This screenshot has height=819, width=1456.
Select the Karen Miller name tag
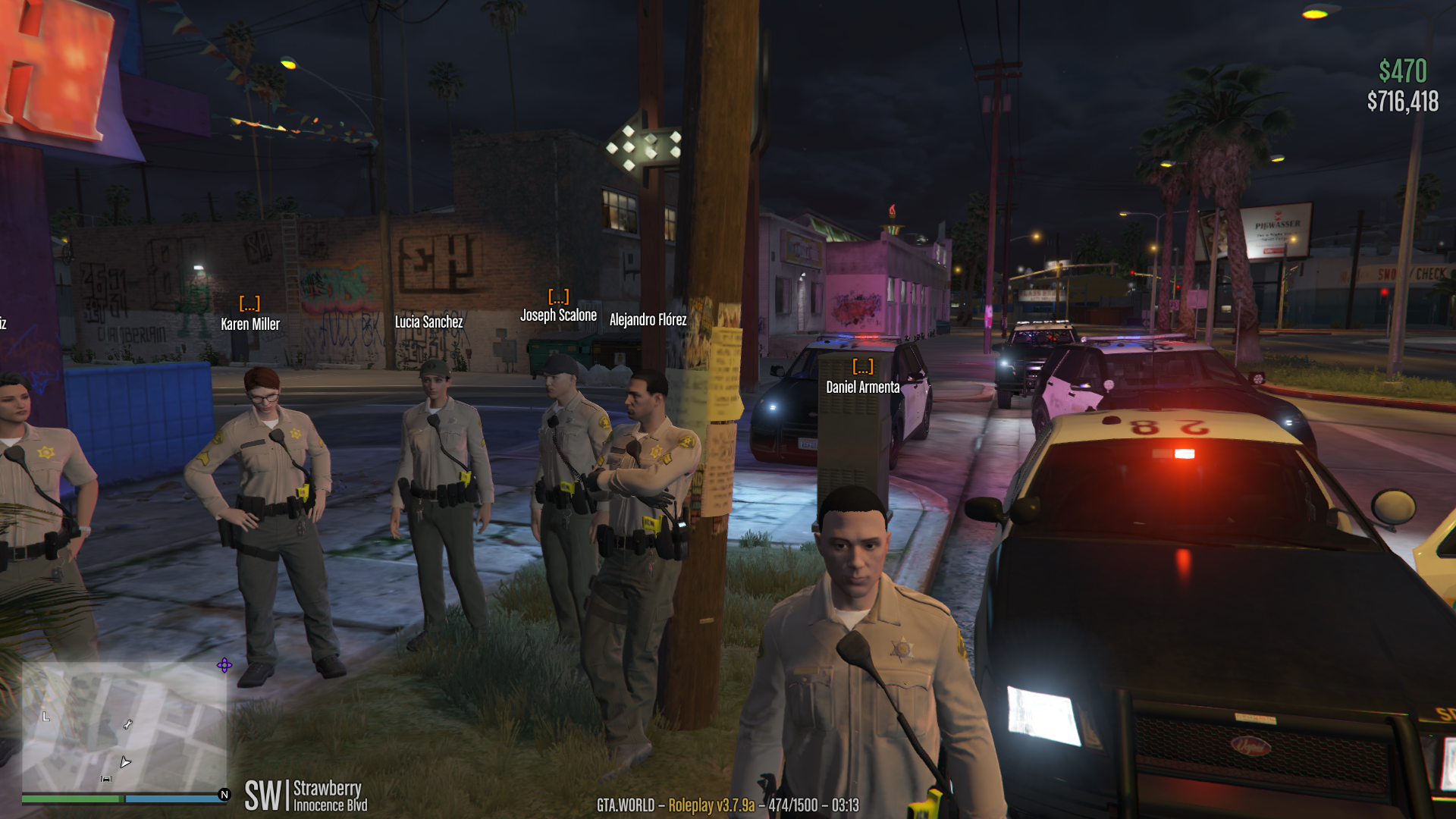coord(250,325)
